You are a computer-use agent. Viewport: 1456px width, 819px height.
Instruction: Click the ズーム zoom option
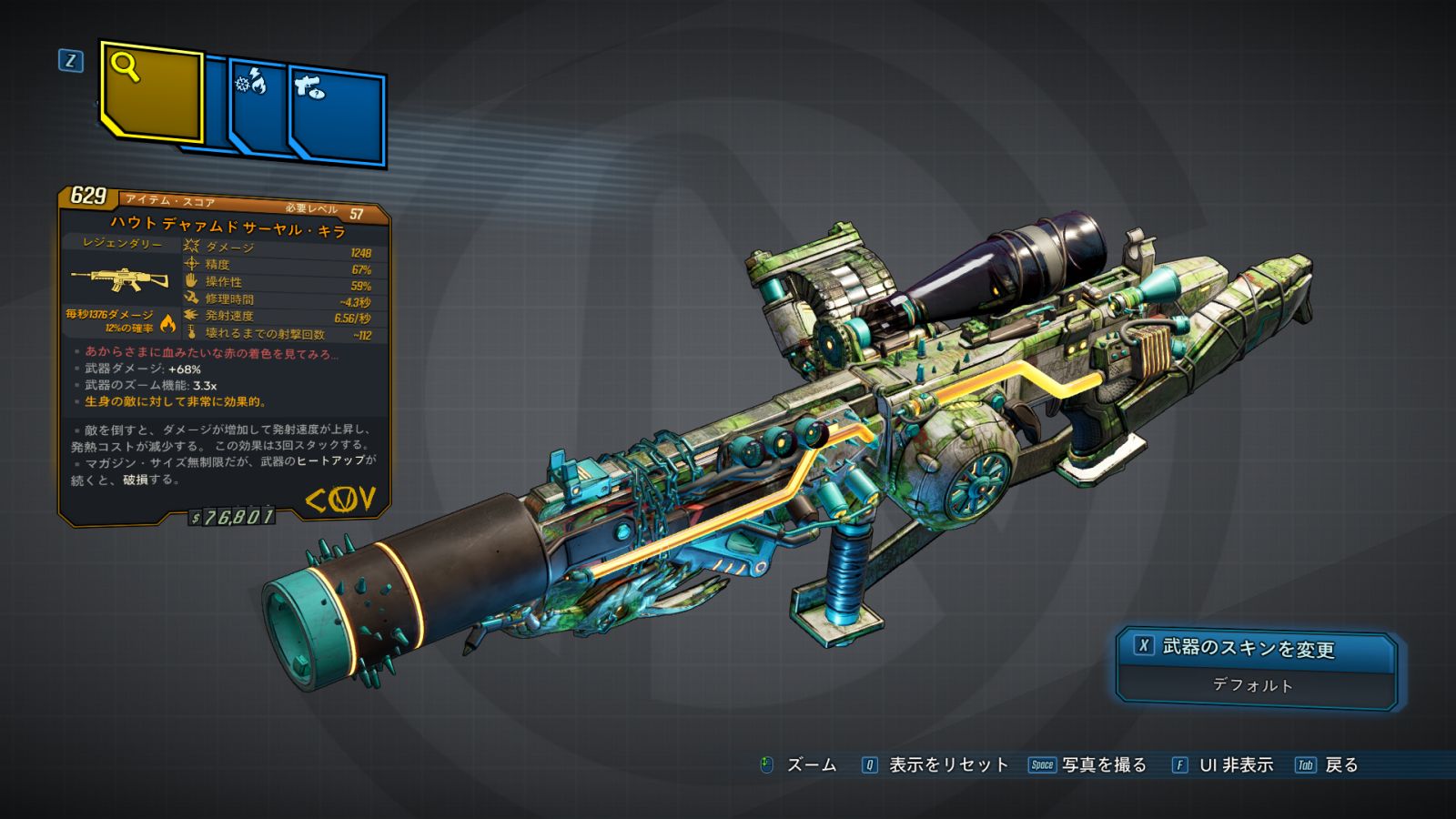tap(799, 765)
